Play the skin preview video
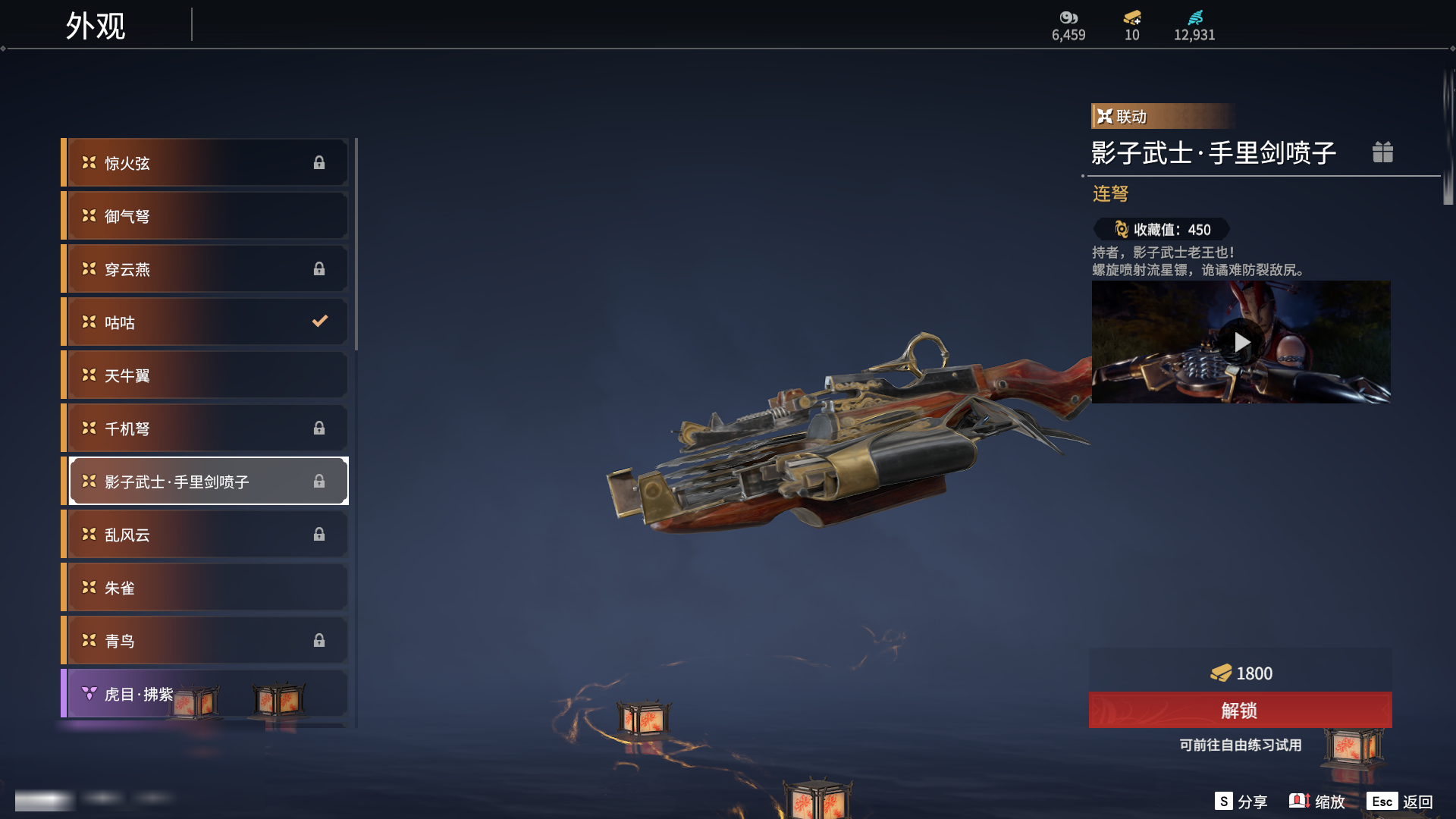This screenshot has height=819, width=1456. [1241, 342]
